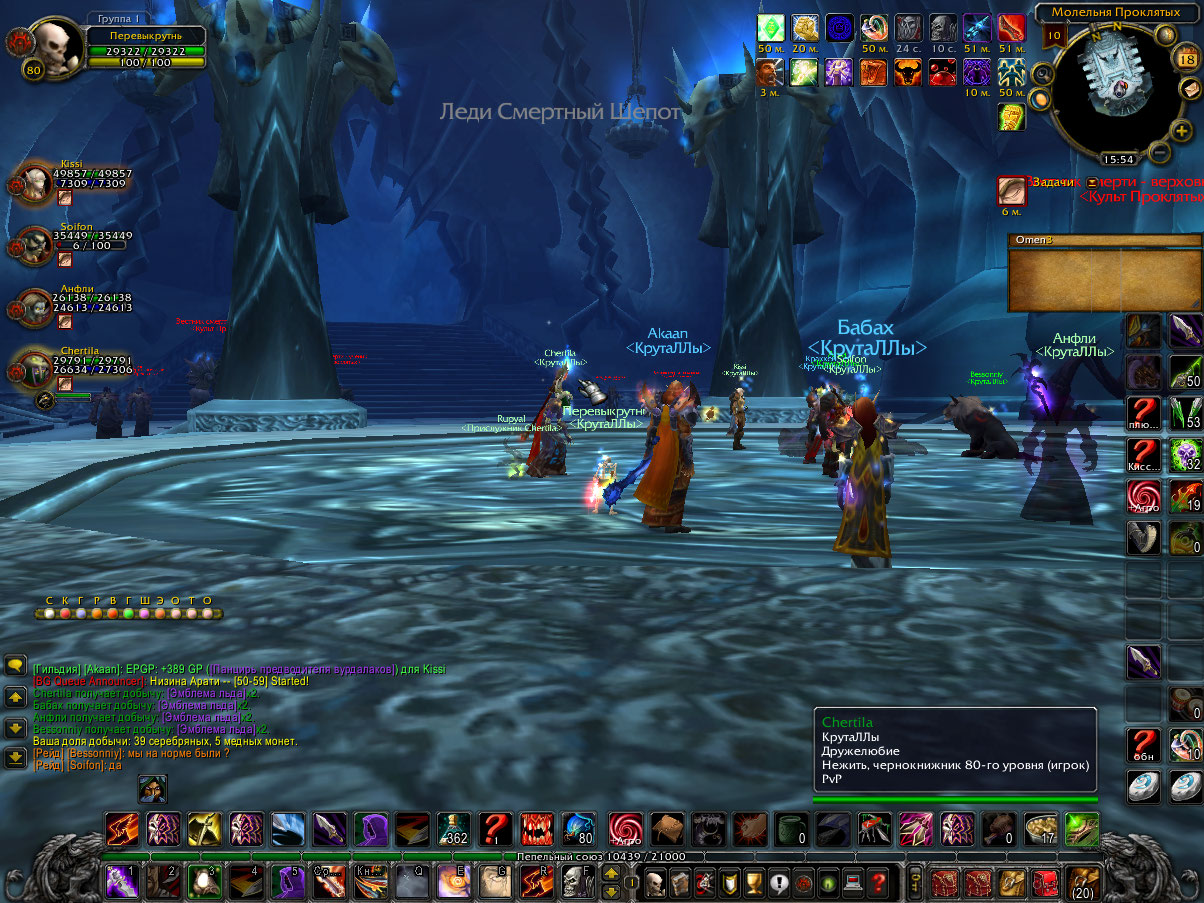1204x903 pixels.
Task: Toggle the minimap tracking magnifier button
Action: tap(1042, 73)
